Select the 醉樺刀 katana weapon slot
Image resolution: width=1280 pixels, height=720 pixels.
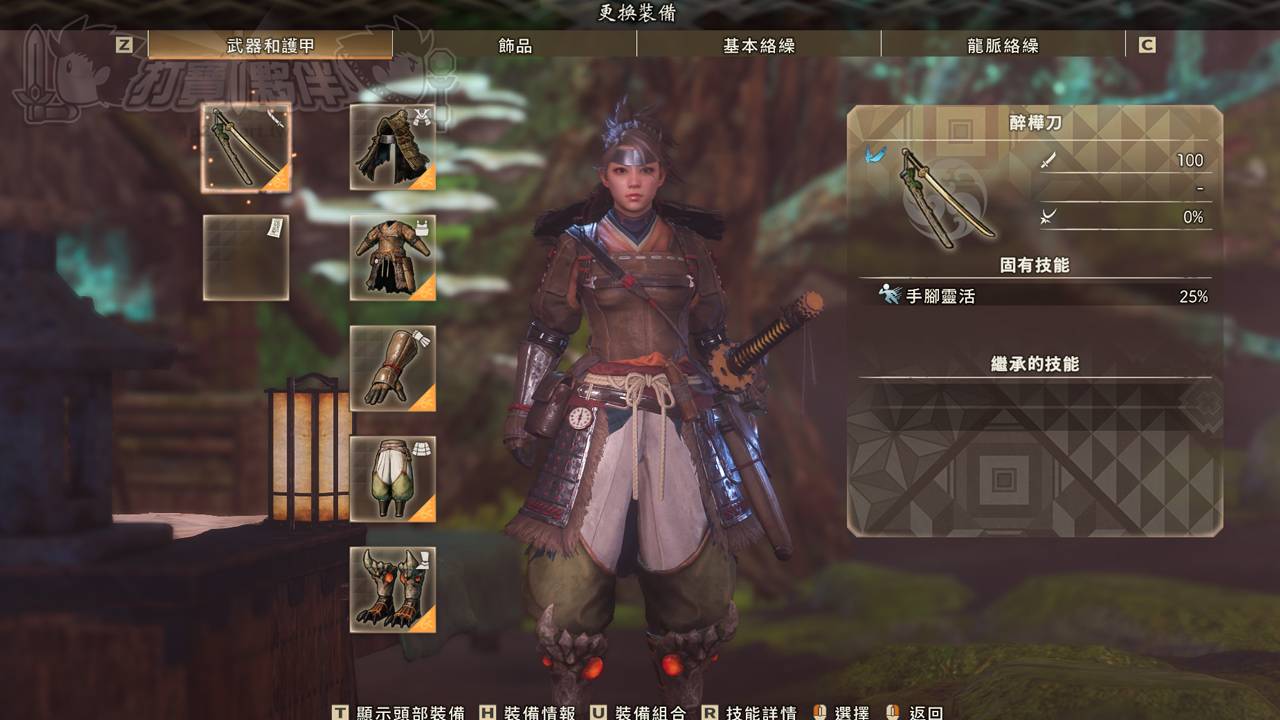click(x=246, y=148)
